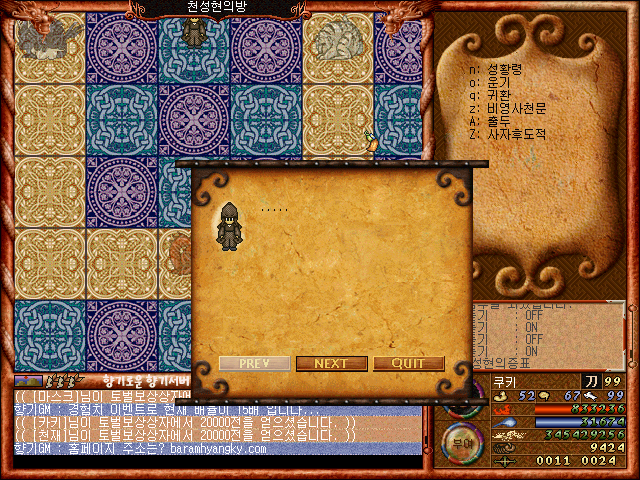The image size is (640, 480).
Task: Click the NEXT dialogue button
Action: pos(331,363)
